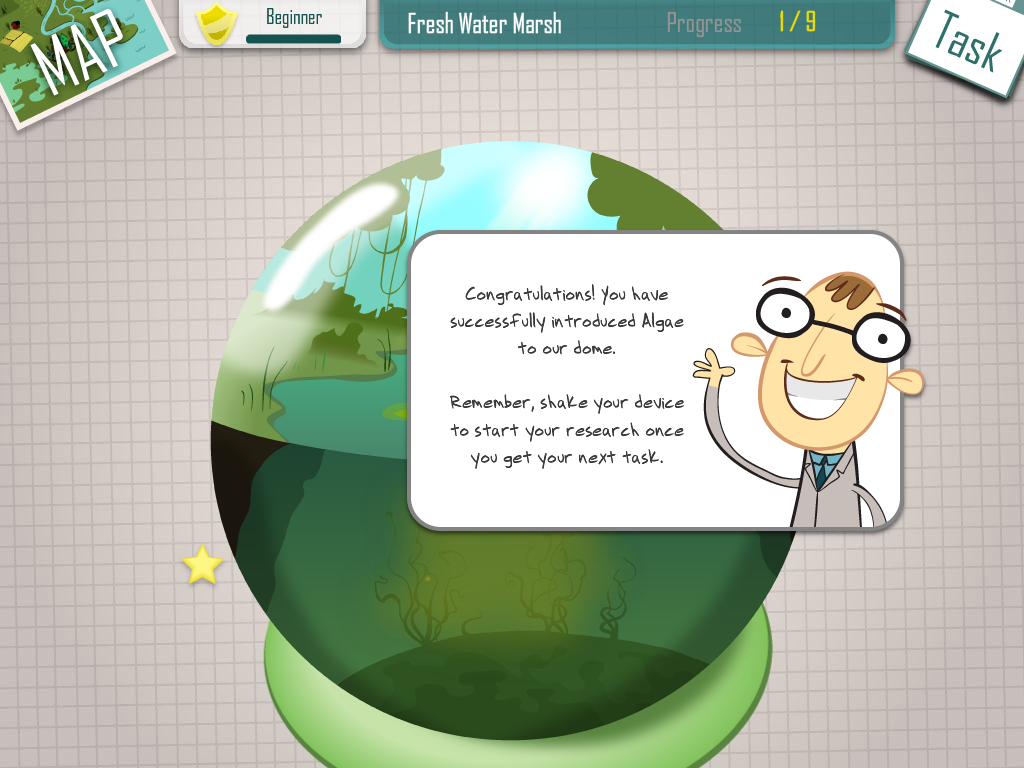1024x768 pixels.
Task: Dismiss the professor's congratulations dialog
Action: [x=655, y=380]
